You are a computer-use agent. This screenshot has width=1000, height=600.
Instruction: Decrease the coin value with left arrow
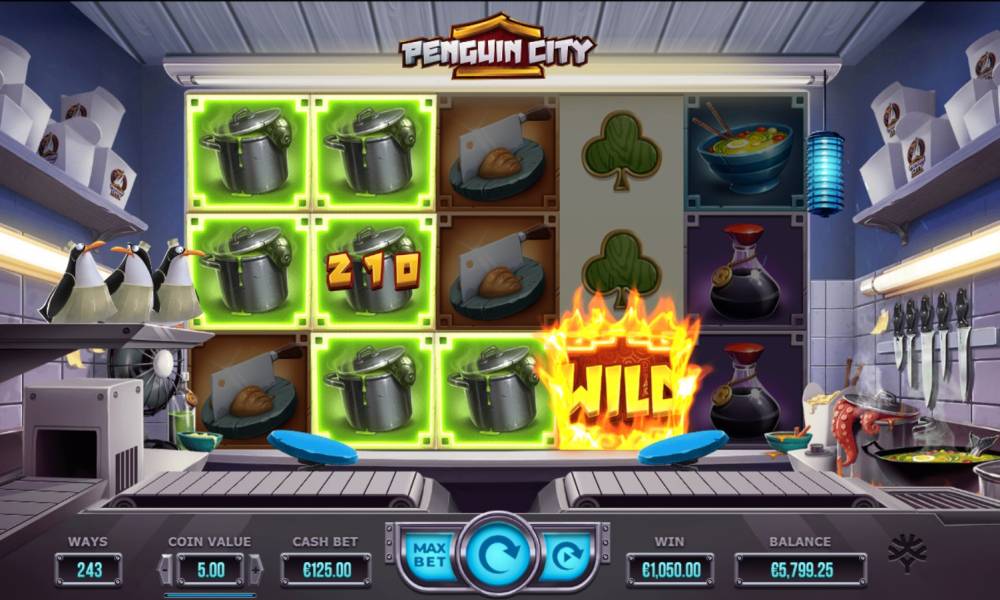(x=166, y=570)
